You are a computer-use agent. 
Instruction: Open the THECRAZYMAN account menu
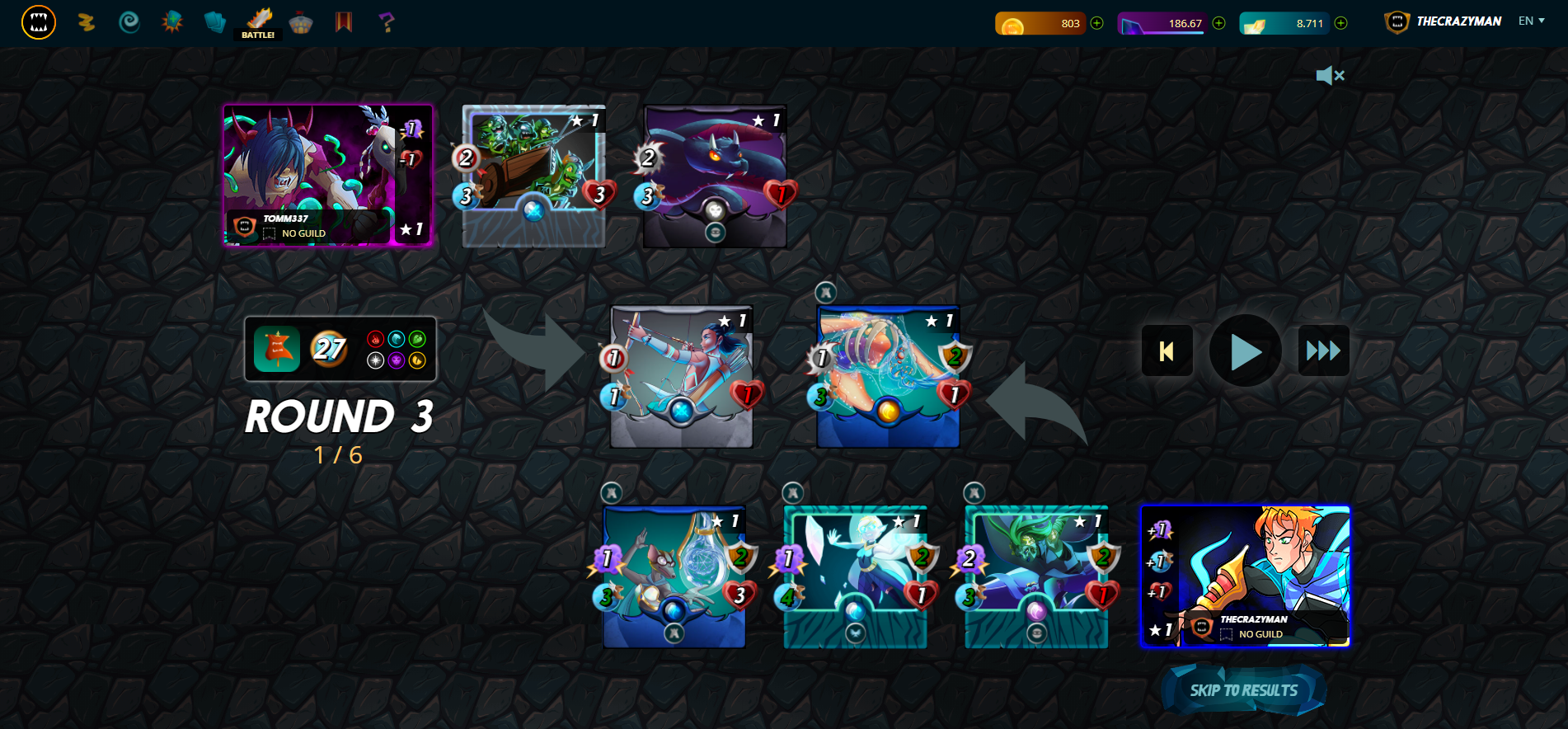(x=1457, y=21)
